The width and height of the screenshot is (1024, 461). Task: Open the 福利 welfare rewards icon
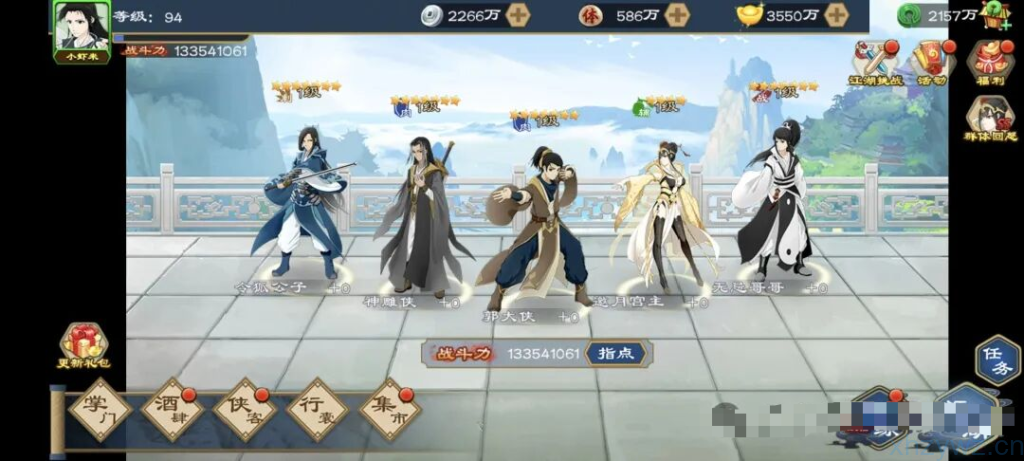click(988, 61)
